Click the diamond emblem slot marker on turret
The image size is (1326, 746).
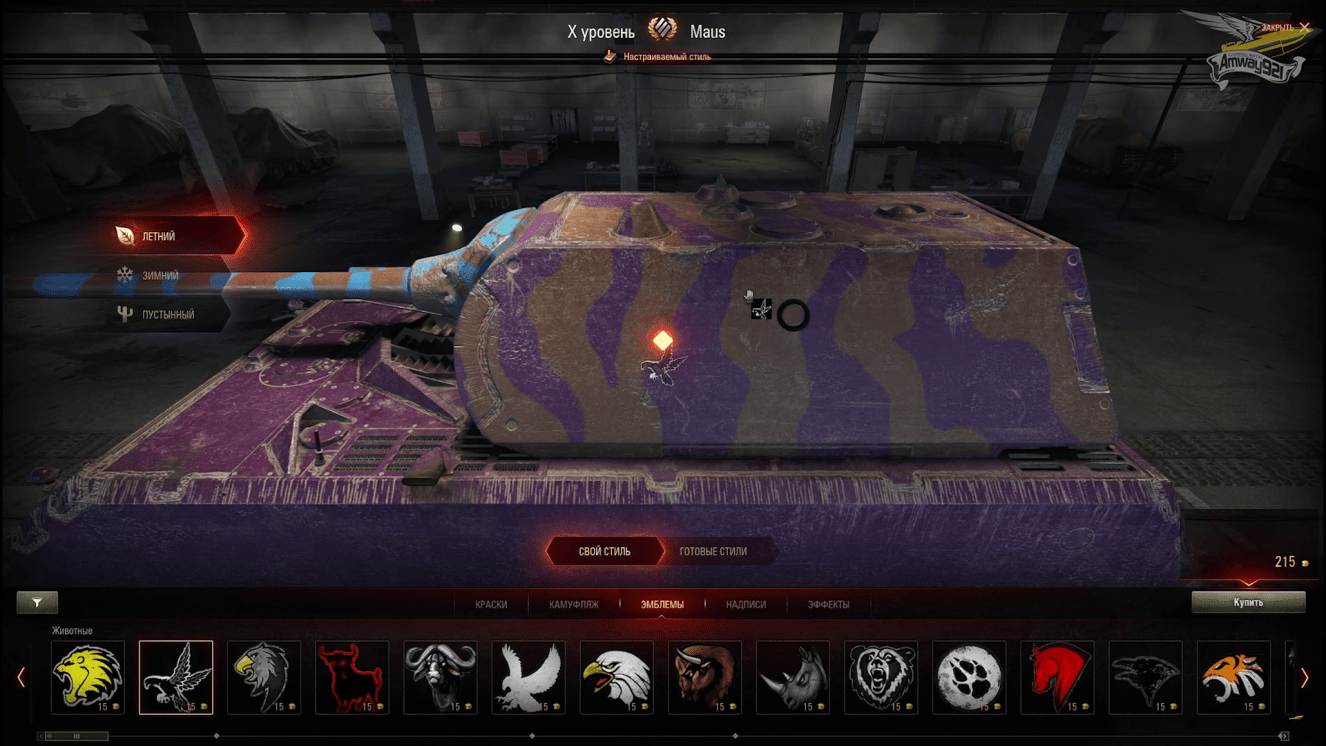[x=662, y=341]
